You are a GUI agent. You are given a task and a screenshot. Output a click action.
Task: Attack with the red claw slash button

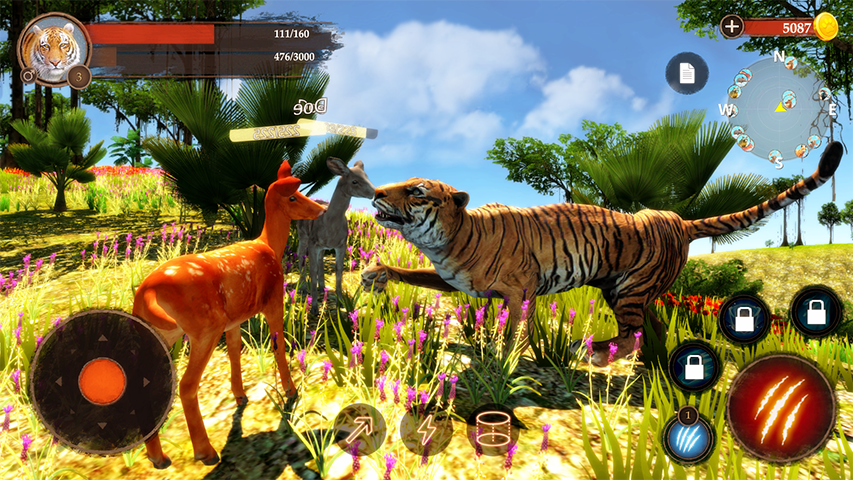pos(781,407)
